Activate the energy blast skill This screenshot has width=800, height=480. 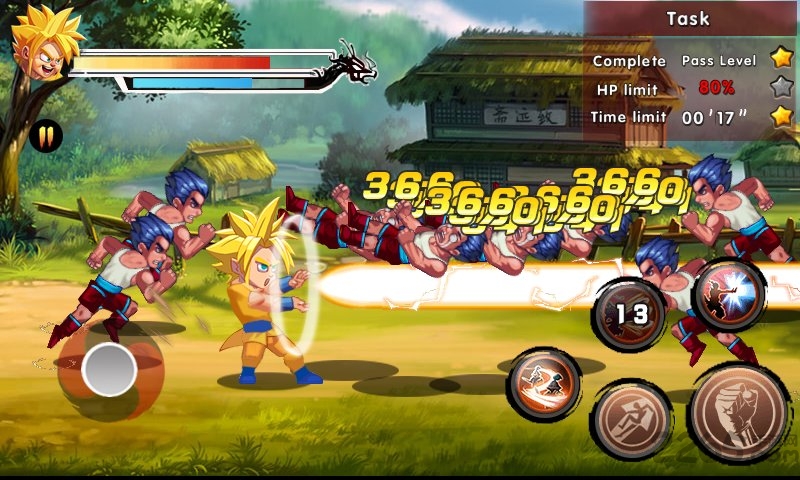point(728,294)
